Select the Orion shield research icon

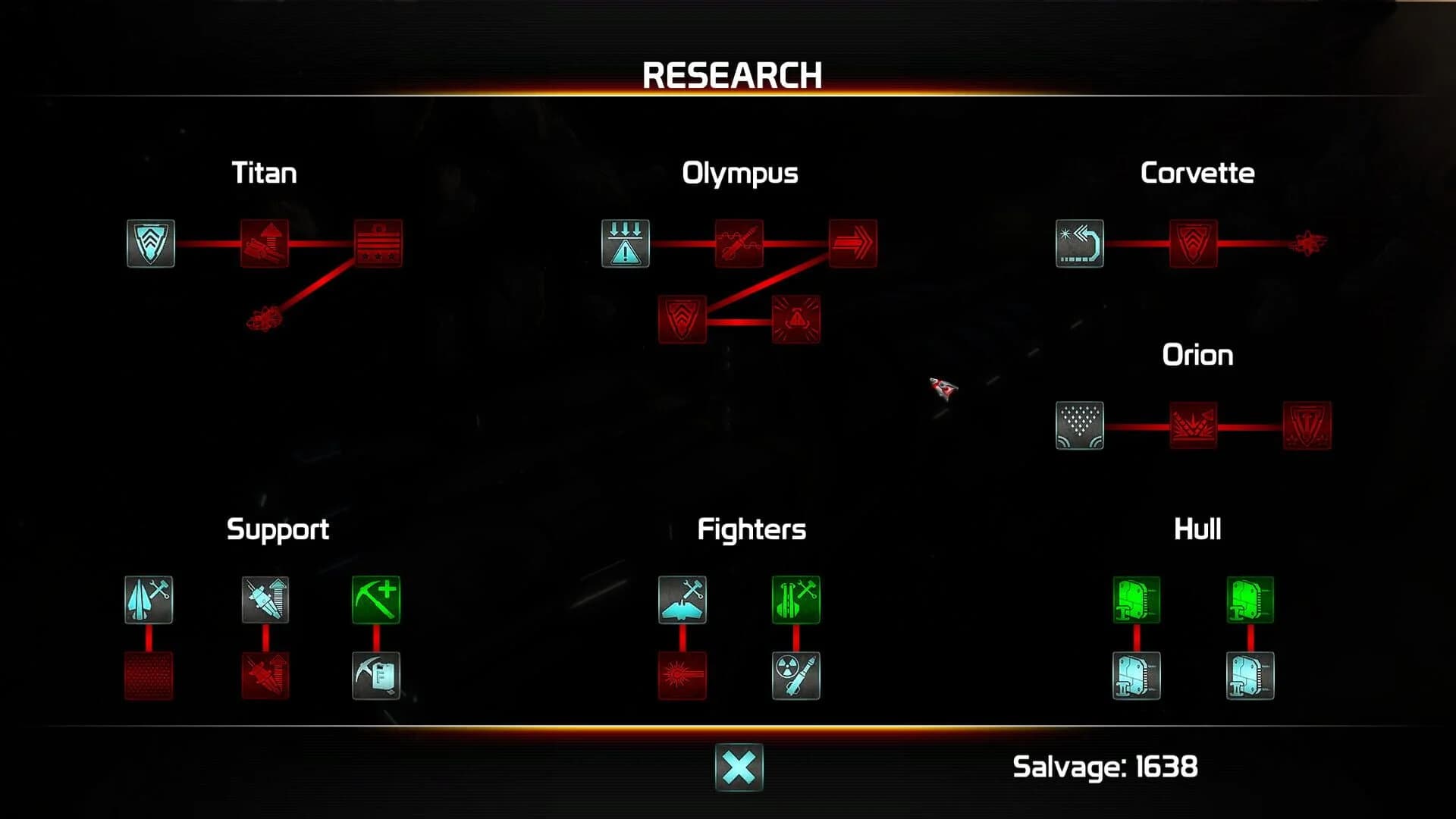(1307, 426)
